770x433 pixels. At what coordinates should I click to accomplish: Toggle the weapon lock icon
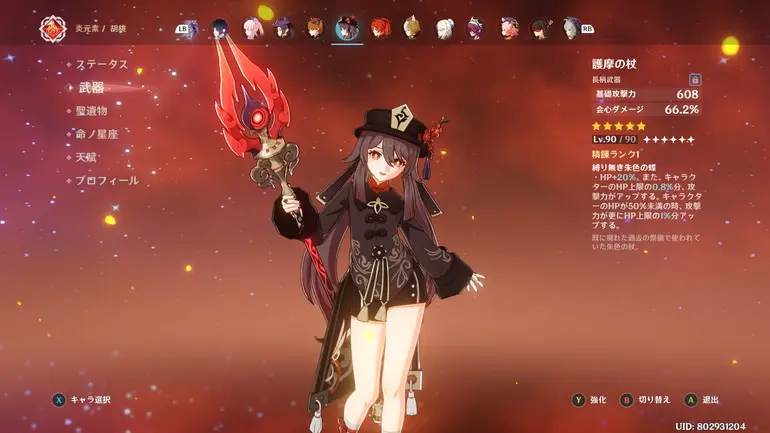tap(694, 79)
